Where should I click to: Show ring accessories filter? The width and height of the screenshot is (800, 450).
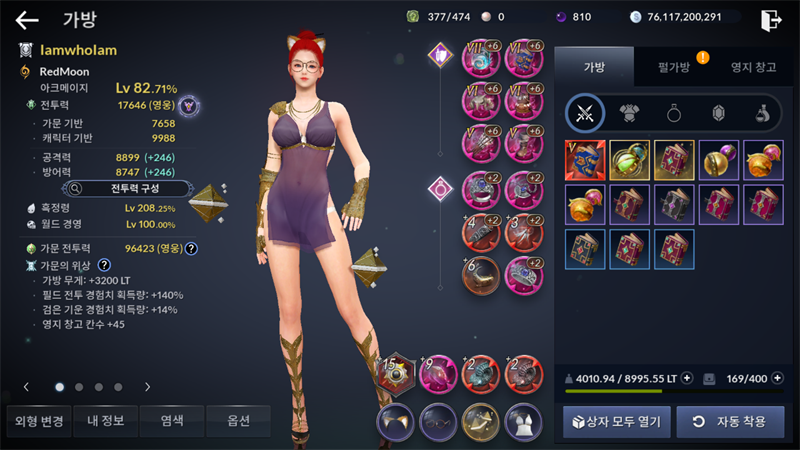coord(674,113)
